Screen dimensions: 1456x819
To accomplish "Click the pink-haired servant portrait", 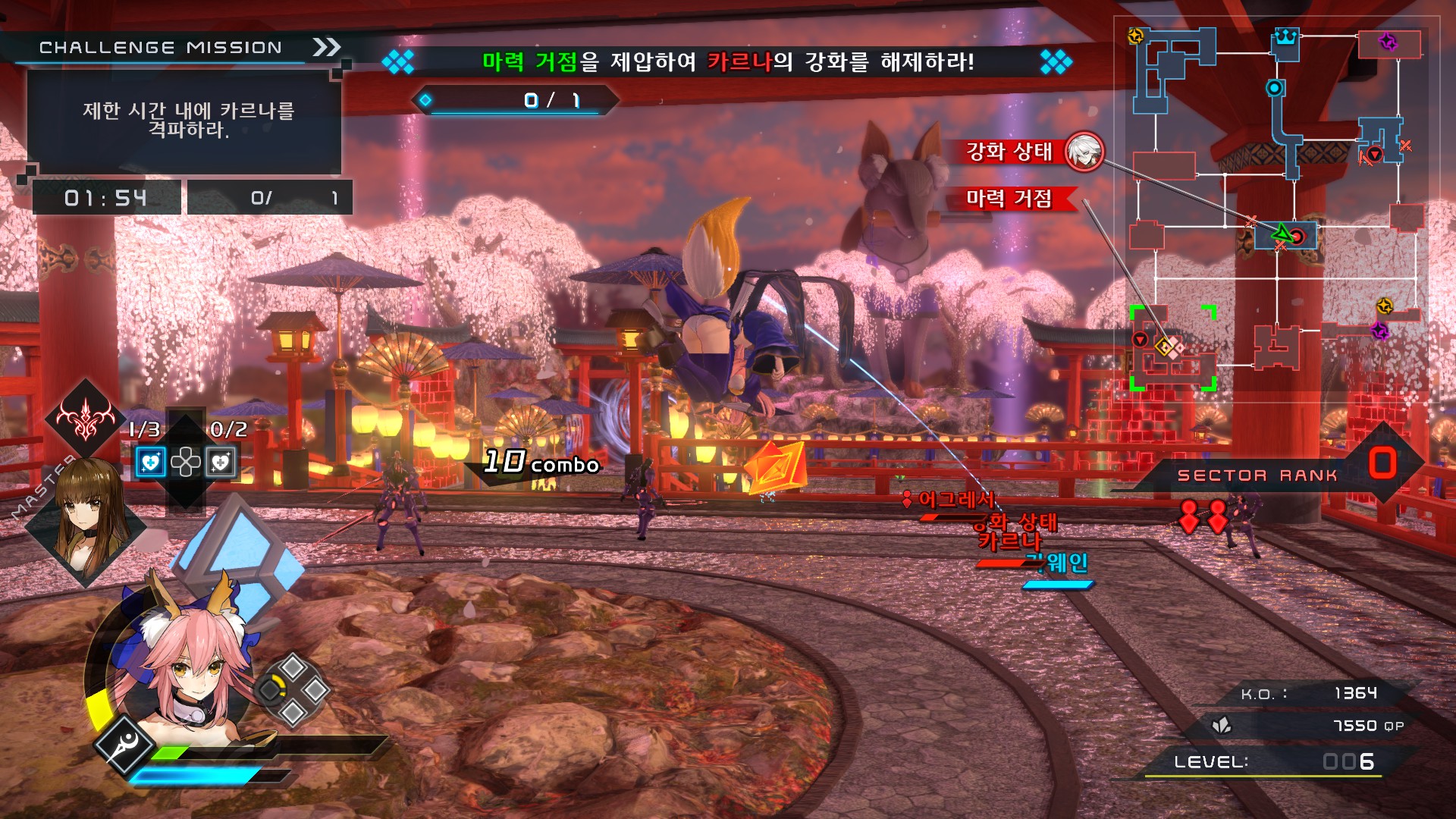I will click(x=191, y=667).
